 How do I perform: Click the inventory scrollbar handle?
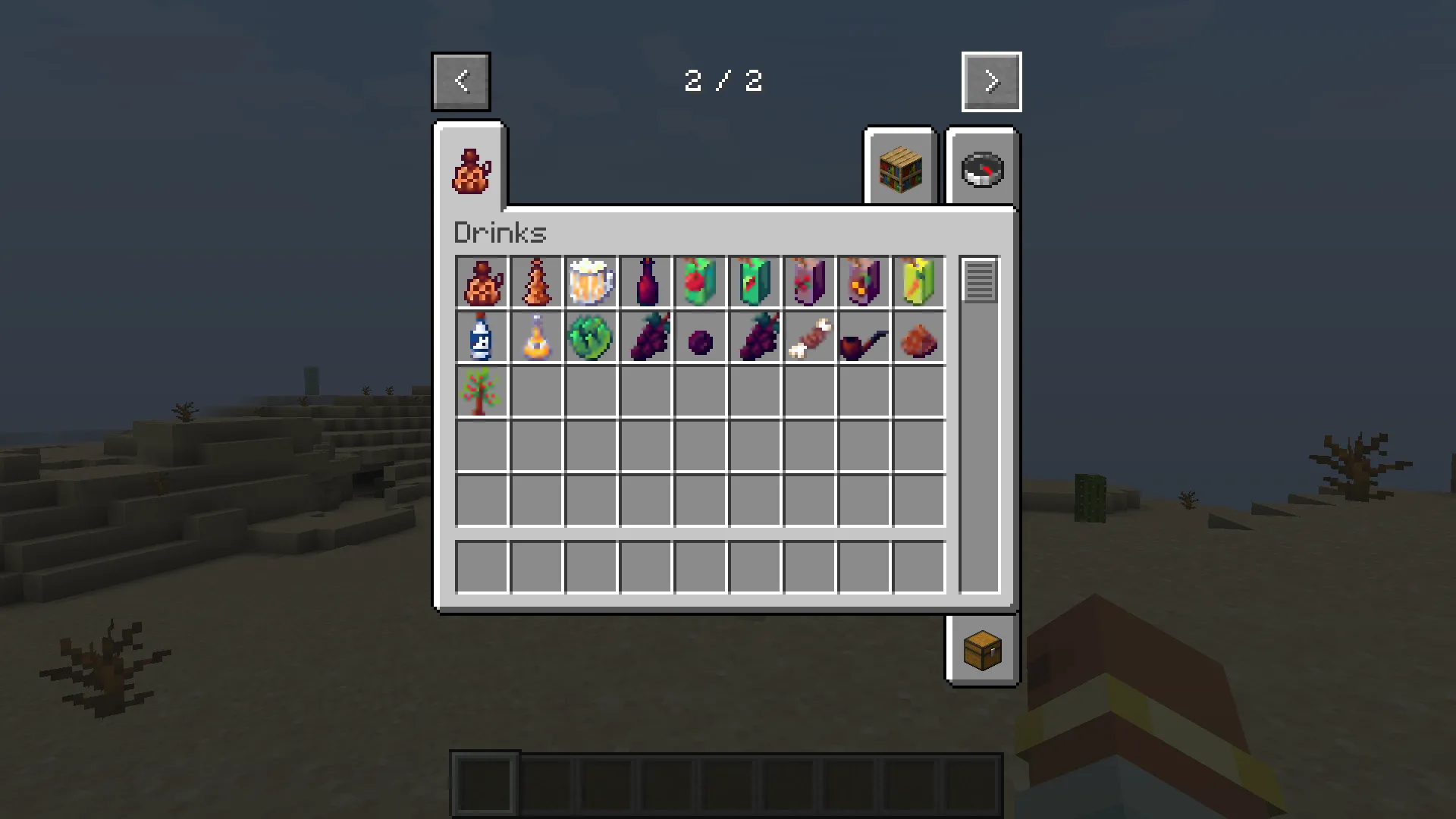pos(979,282)
